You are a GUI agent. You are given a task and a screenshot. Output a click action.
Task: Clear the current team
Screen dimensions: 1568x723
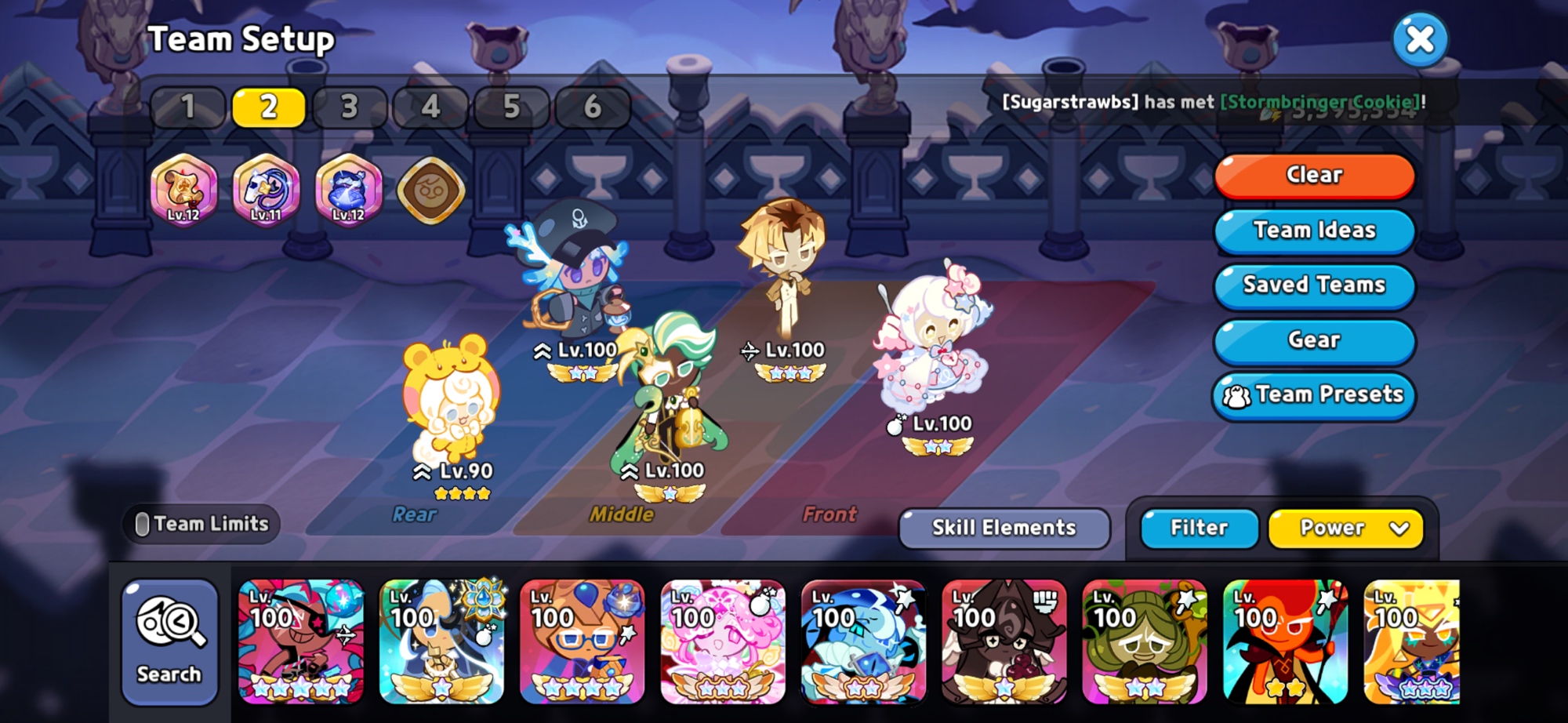coord(1314,175)
